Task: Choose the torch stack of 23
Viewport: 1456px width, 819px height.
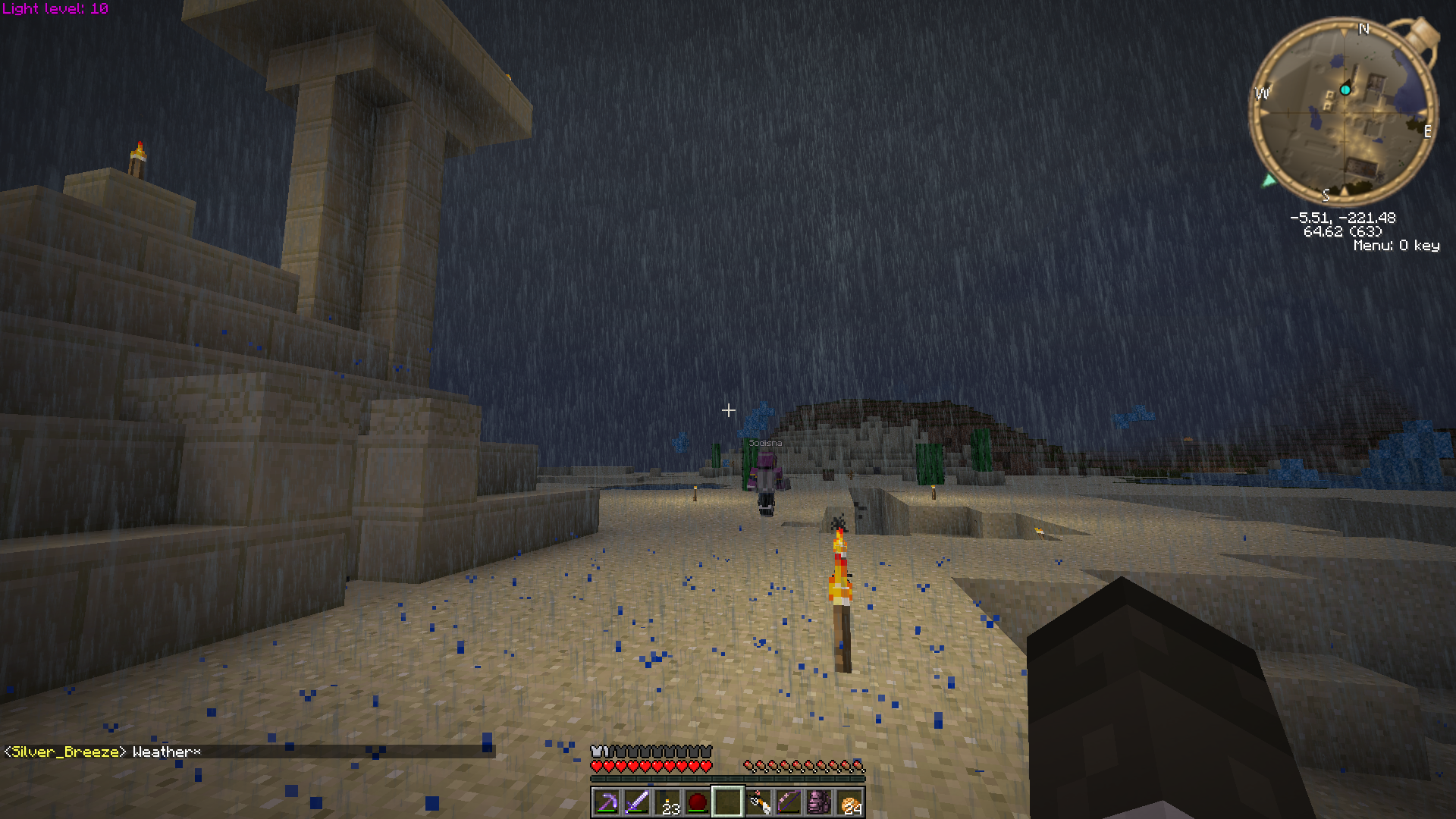Action: coord(667,802)
